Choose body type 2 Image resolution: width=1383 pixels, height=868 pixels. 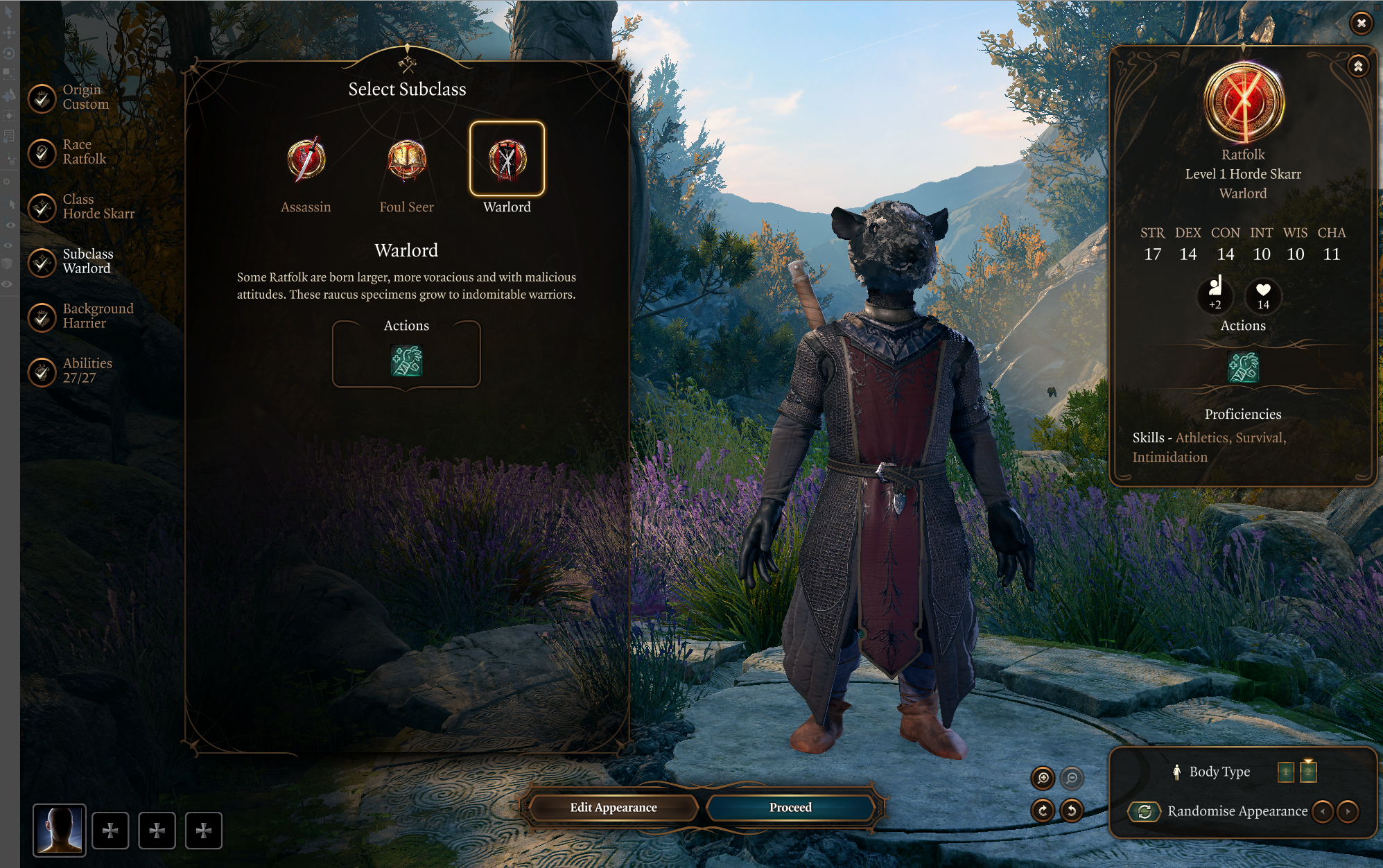1308,772
